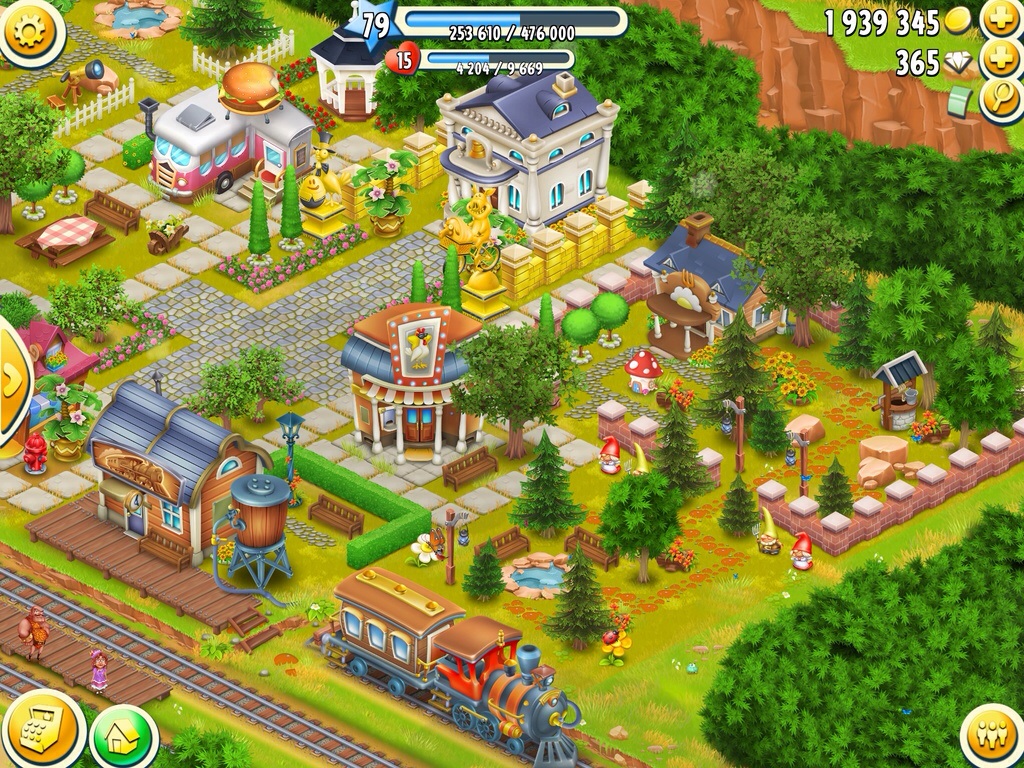
Task: Open the magnifying glass search button
Action: coord(999,101)
